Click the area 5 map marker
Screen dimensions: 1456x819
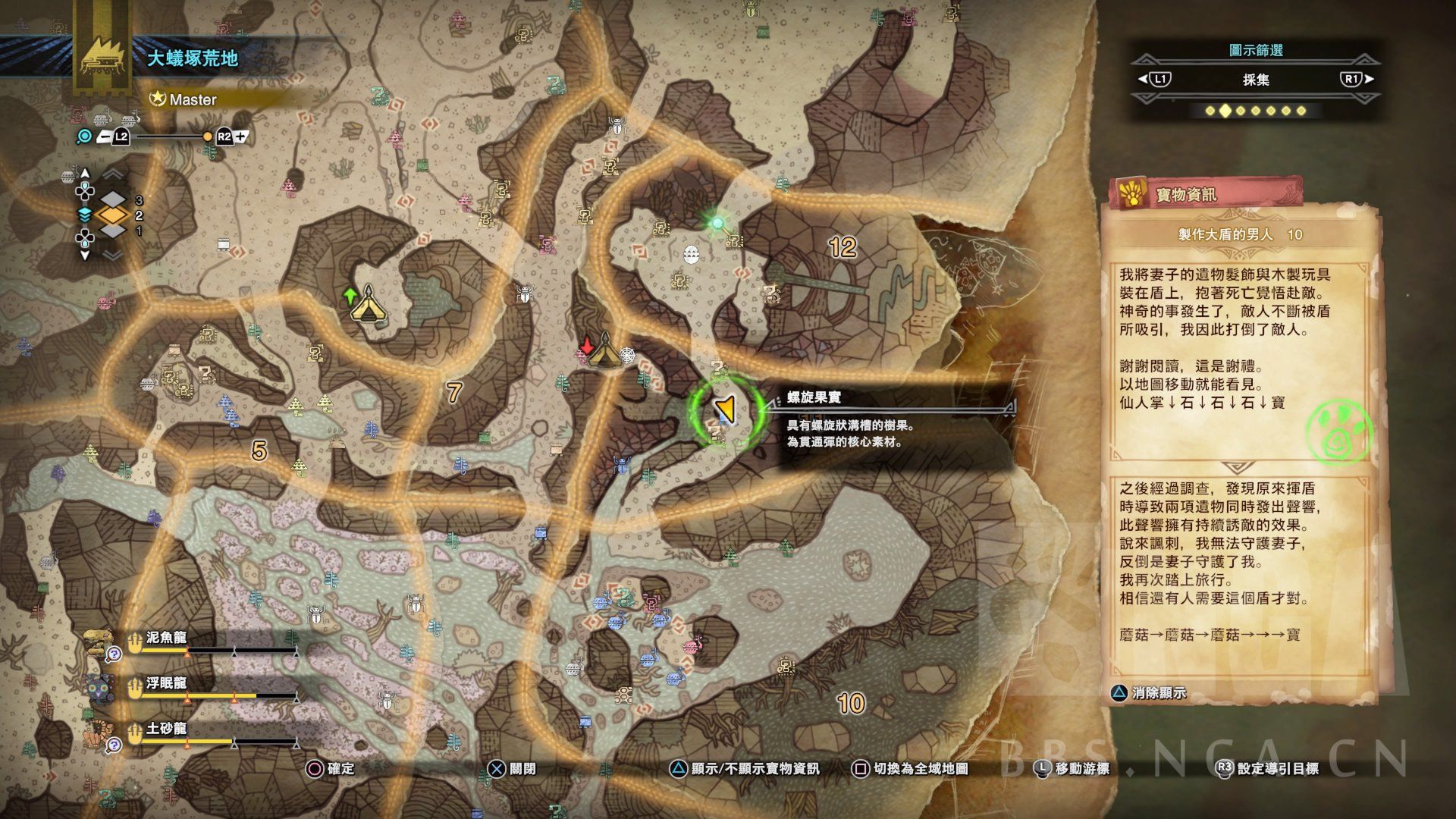(x=259, y=451)
